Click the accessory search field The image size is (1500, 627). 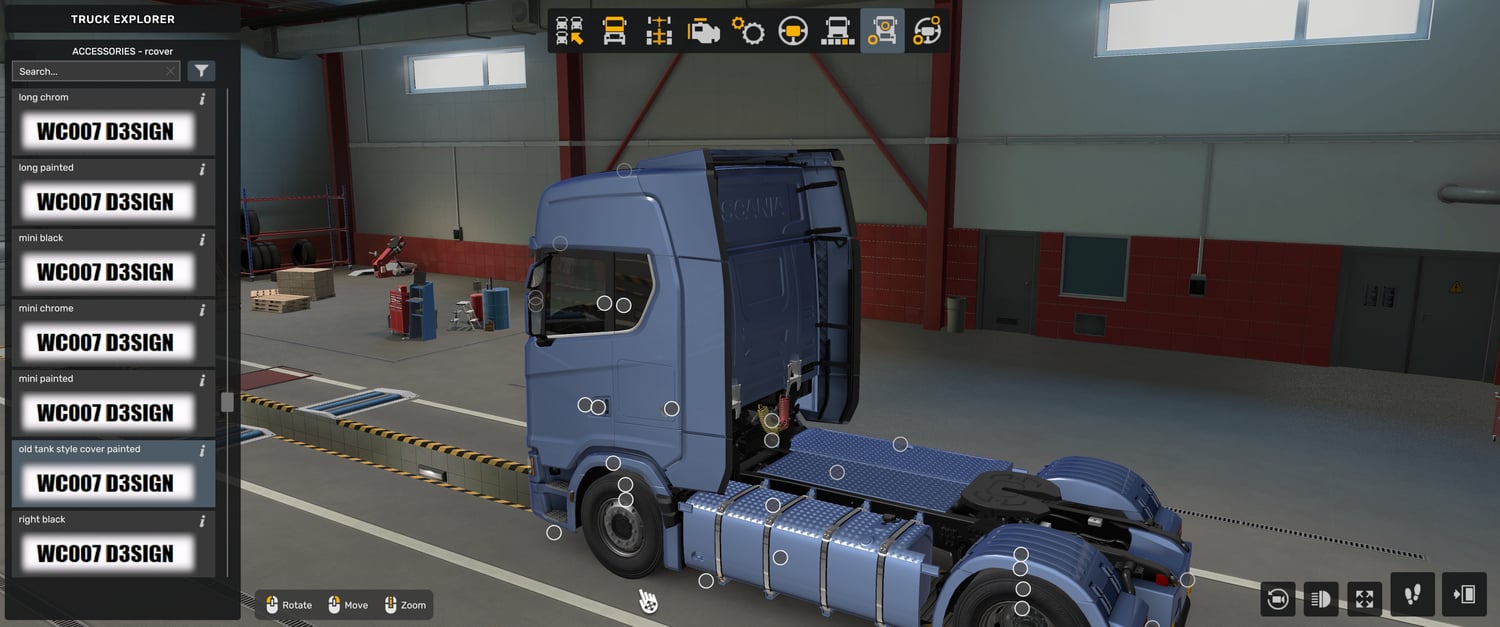(88, 71)
